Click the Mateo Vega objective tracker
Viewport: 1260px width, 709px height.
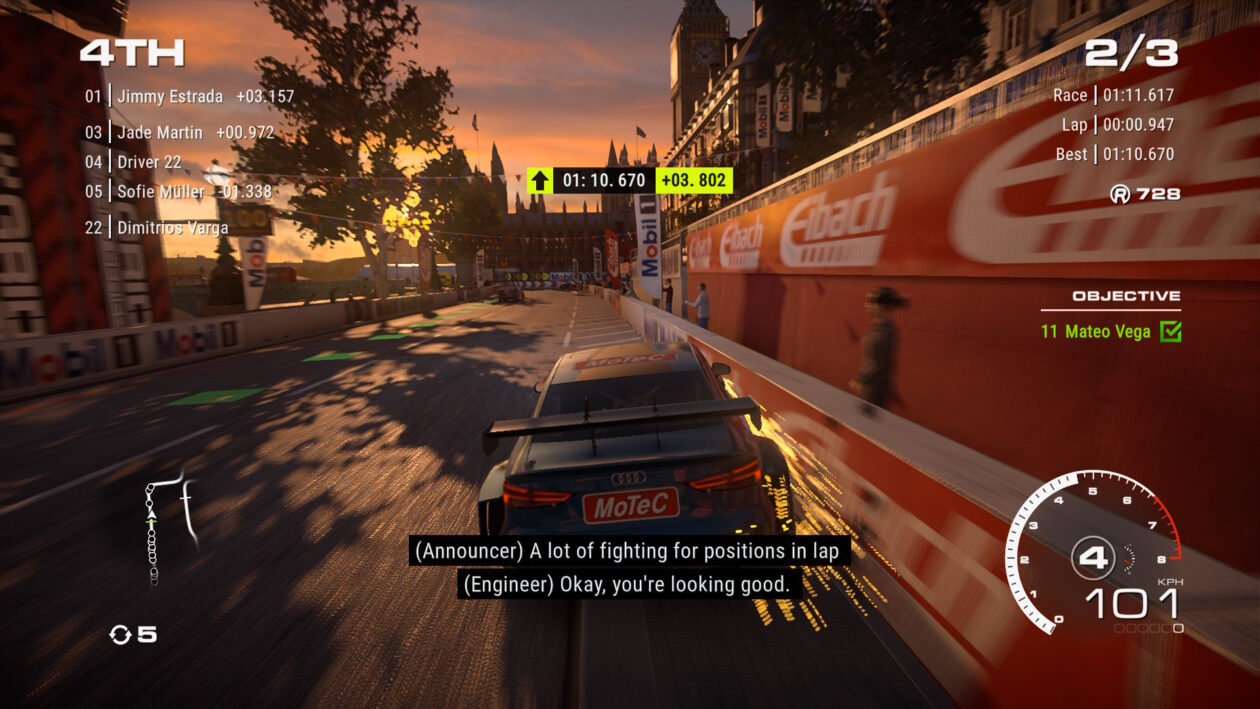click(1096, 331)
